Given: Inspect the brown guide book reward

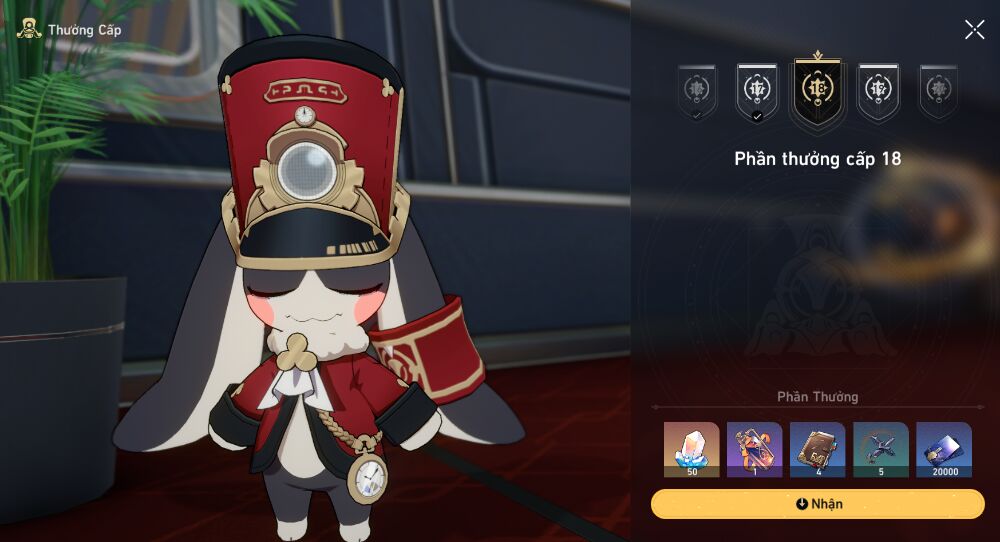Looking at the screenshot, I should (x=817, y=449).
